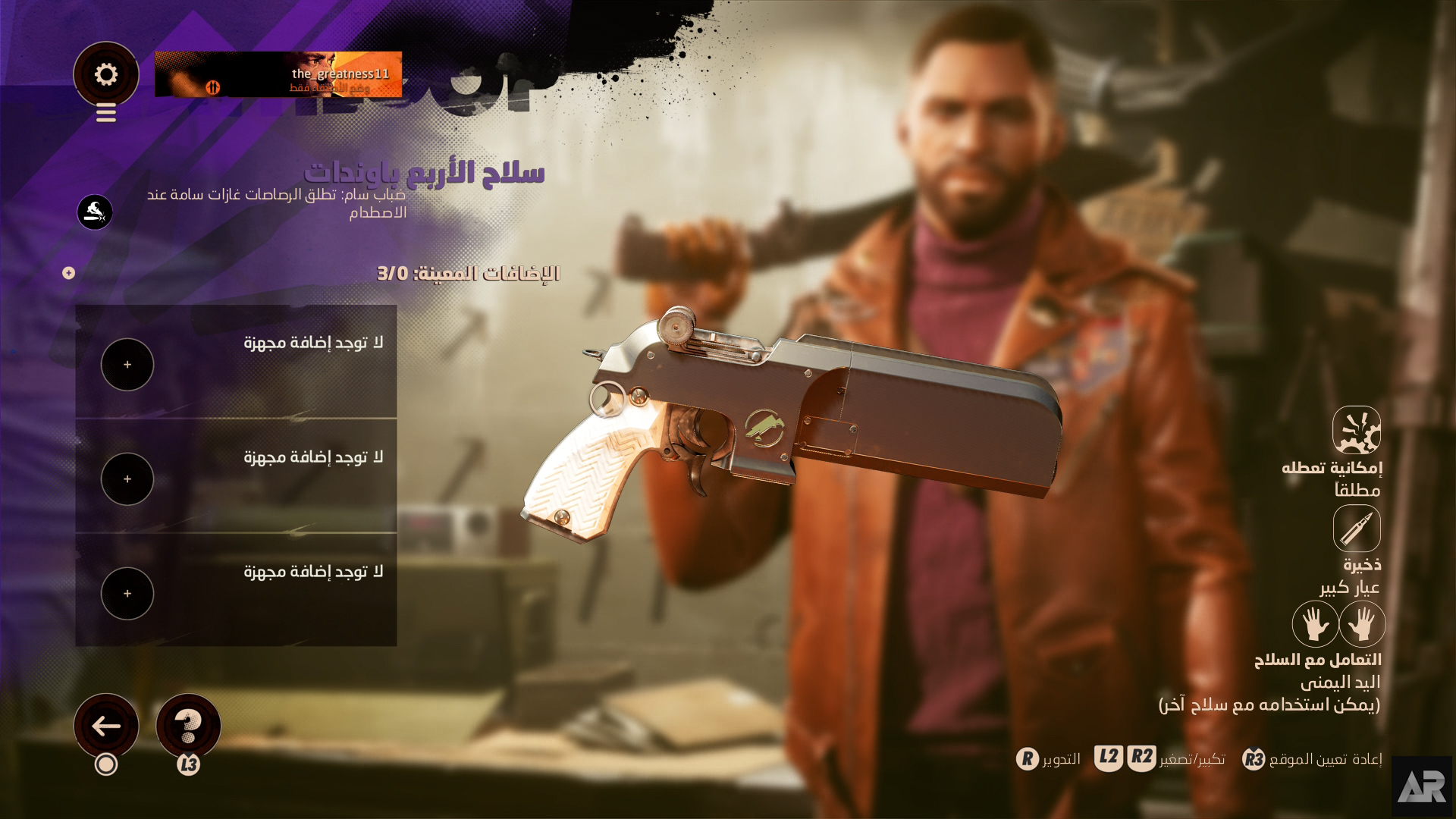Toggle the third empty upgrade slot
Screen dimensions: 1456x819
[127, 593]
